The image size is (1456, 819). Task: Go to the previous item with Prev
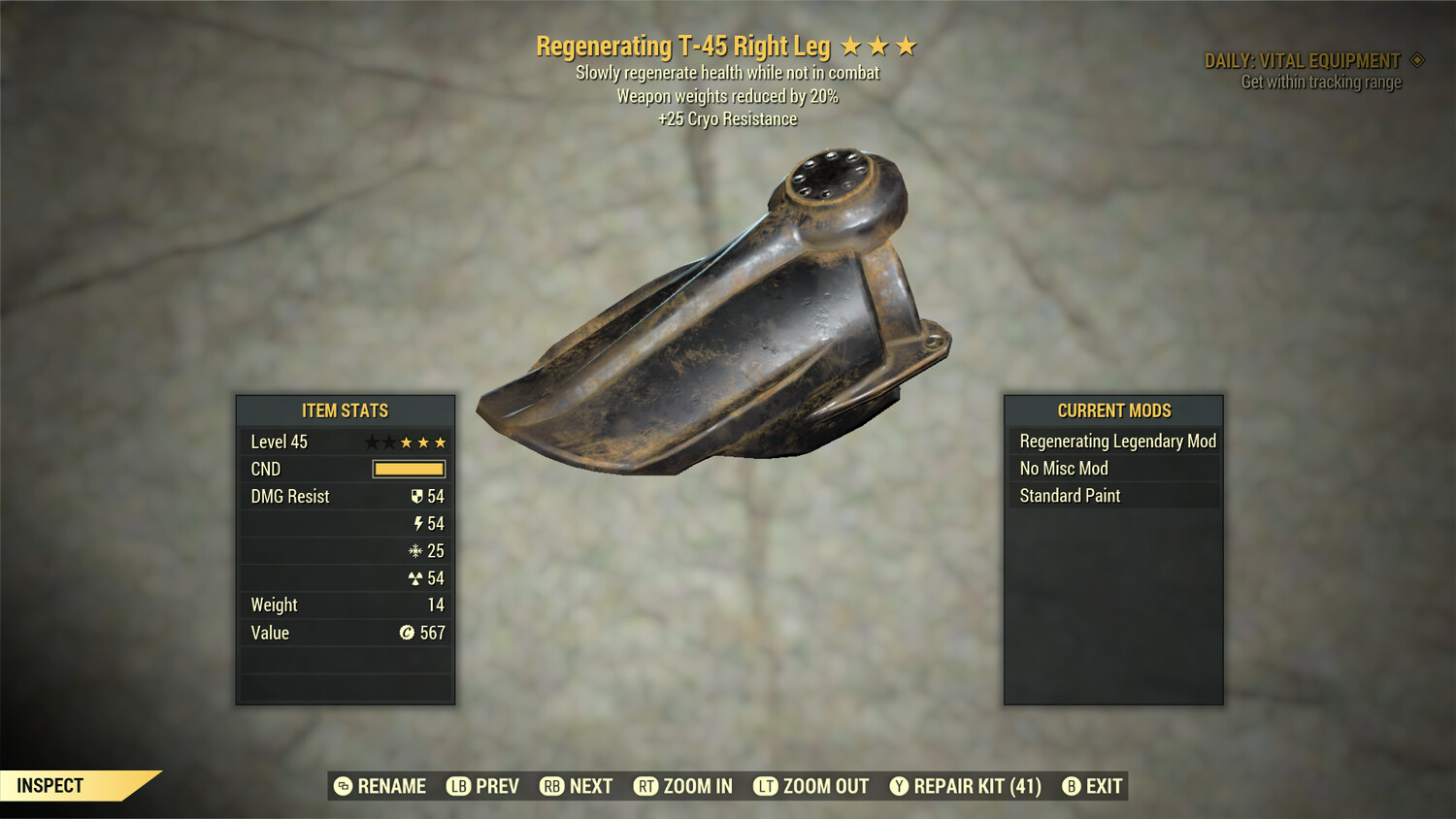click(x=483, y=786)
